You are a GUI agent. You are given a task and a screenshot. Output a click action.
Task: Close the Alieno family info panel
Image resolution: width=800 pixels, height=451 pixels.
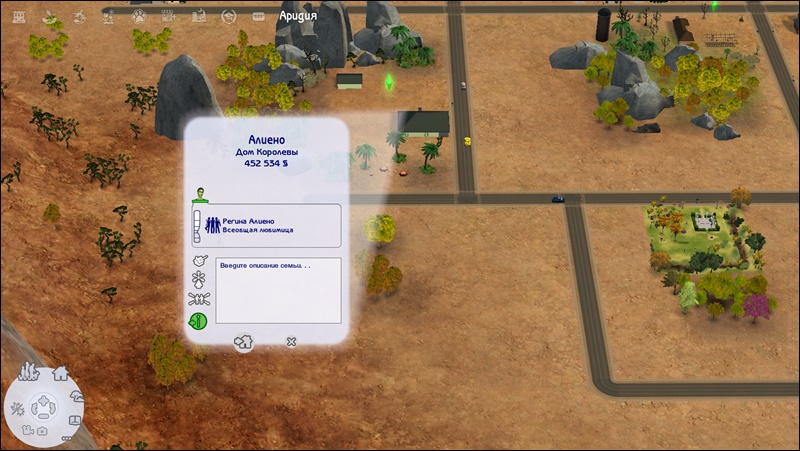[x=291, y=342]
